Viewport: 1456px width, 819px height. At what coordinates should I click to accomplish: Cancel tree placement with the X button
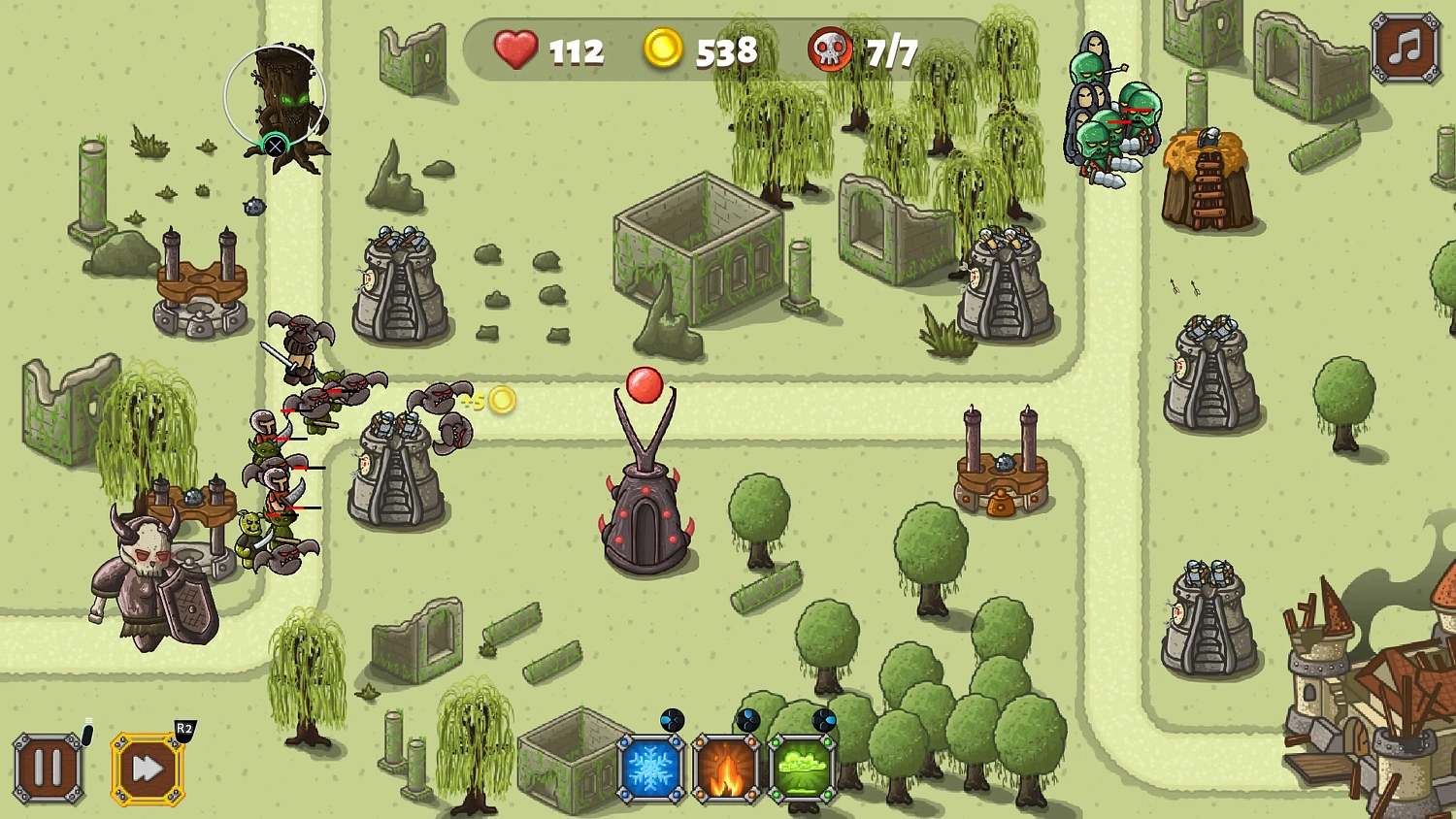278,144
